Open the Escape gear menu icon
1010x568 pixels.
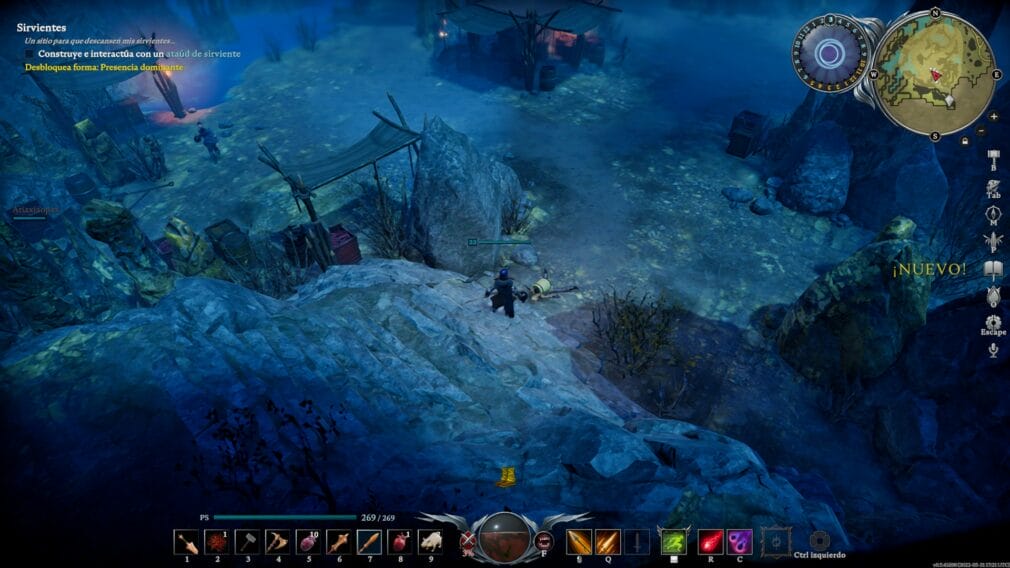click(993, 322)
